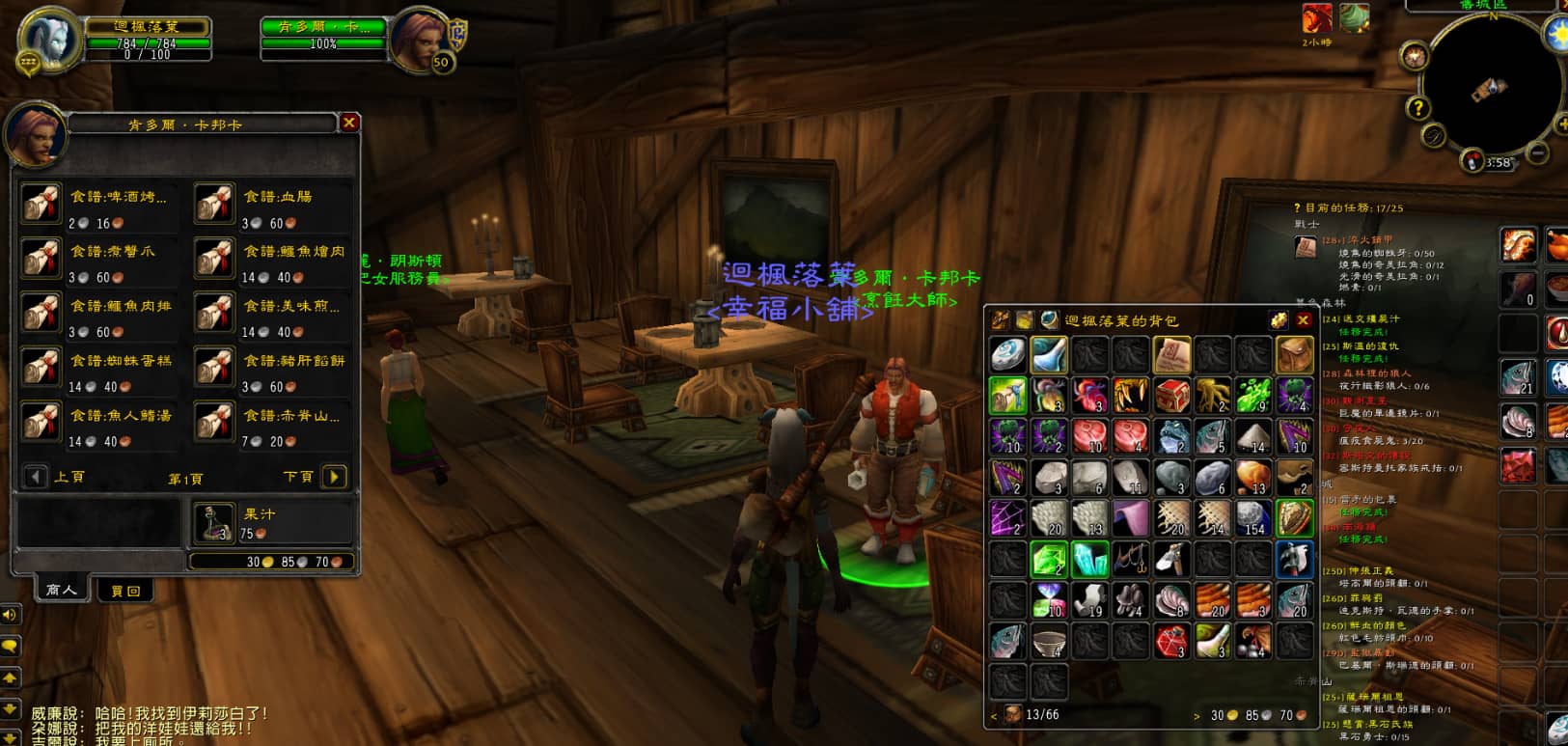Screen dimensions: 1568x746
Task: Choose the 食譜:豬肝餡餅 recipe
Action: (x=214, y=369)
